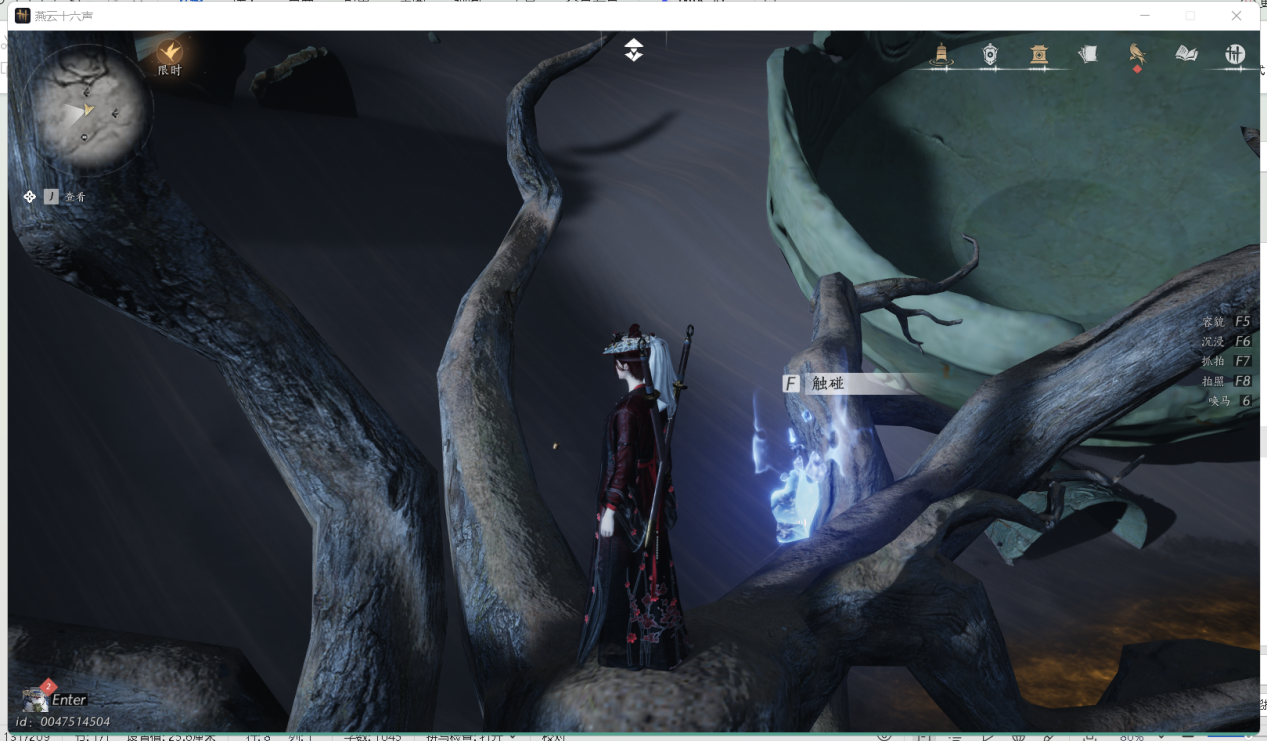Close the game window

1236,16
